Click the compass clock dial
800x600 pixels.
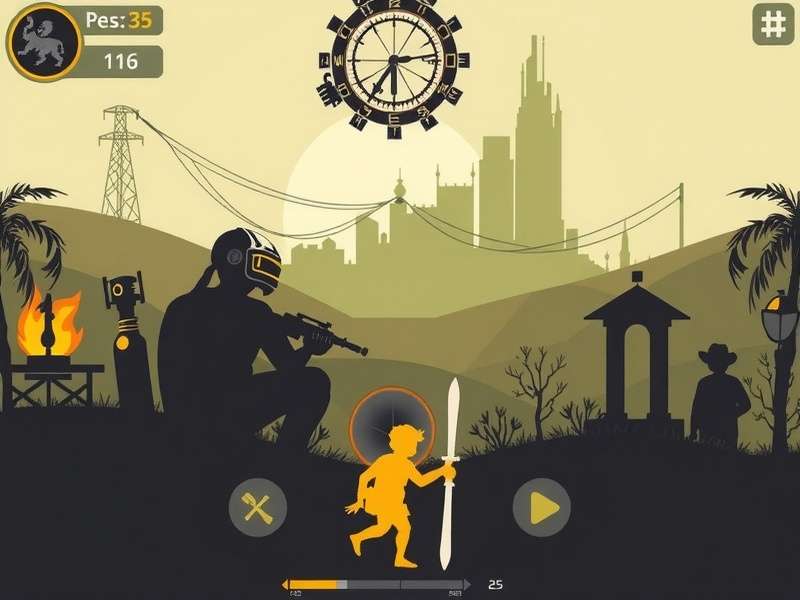pos(390,63)
